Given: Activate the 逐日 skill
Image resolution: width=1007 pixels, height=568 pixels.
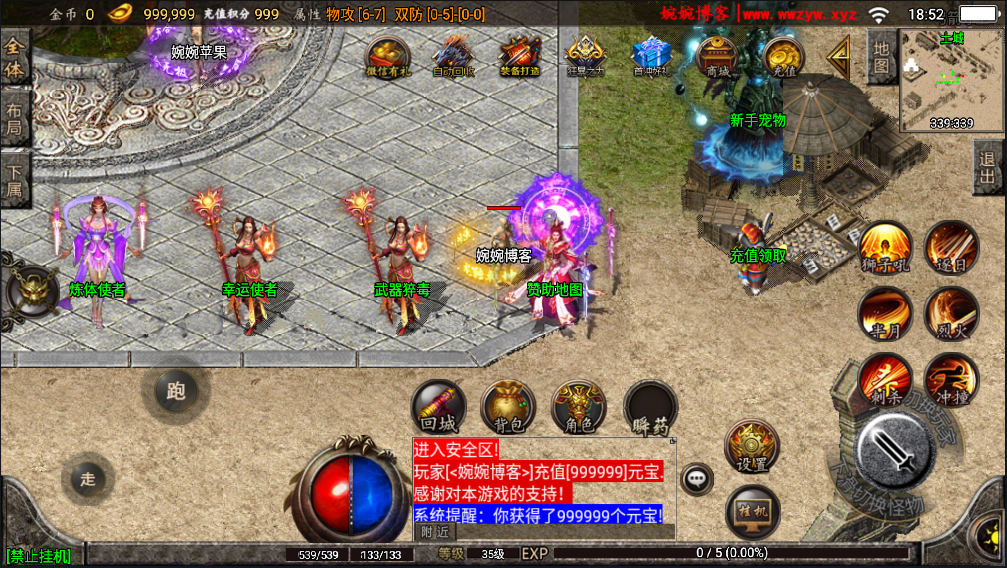Looking at the screenshot, I should pyautogui.click(x=950, y=246).
